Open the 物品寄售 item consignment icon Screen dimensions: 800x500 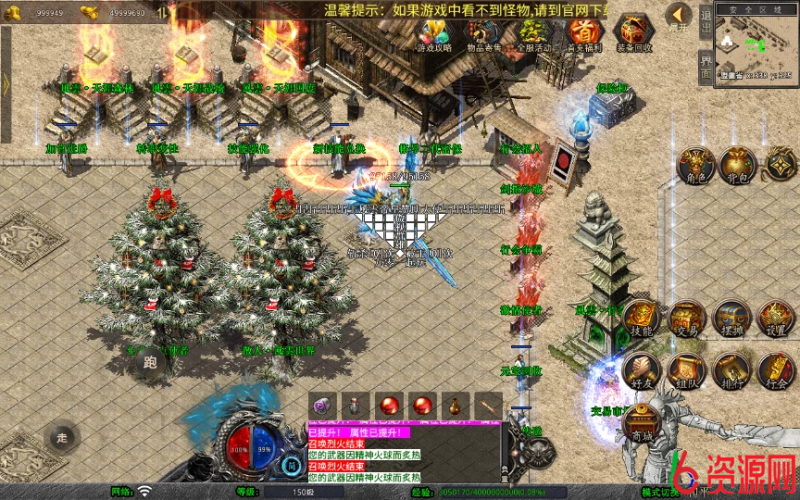(x=484, y=32)
